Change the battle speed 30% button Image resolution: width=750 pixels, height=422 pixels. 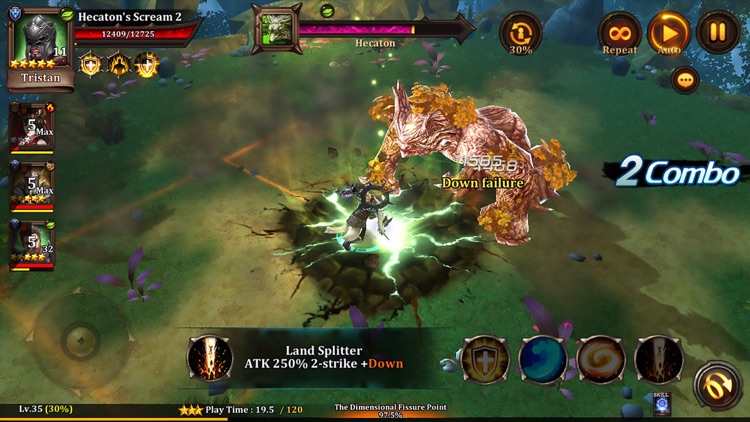tap(521, 32)
